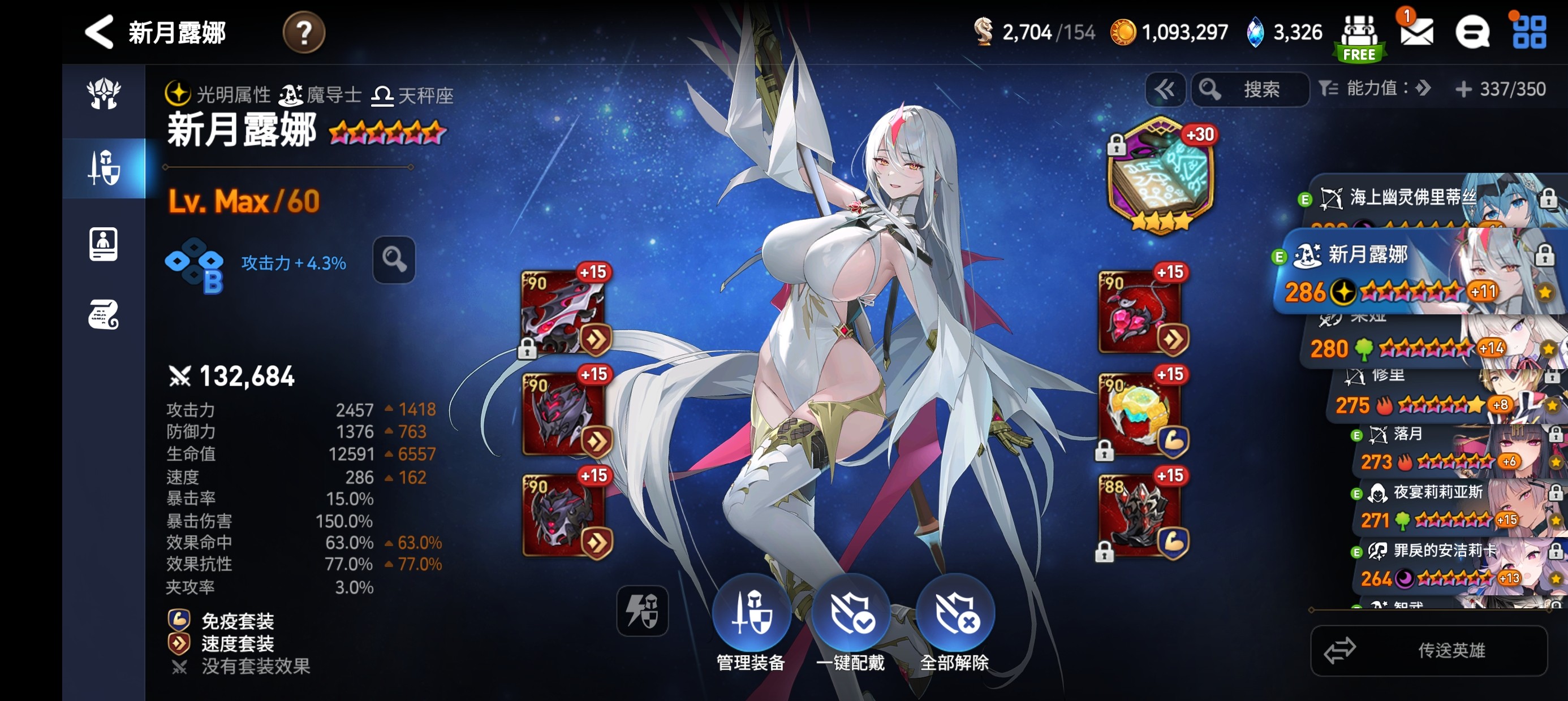Open the scroll tab in left sidebar
The height and width of the screenshot is (701, 1568).
coord(104,314)
